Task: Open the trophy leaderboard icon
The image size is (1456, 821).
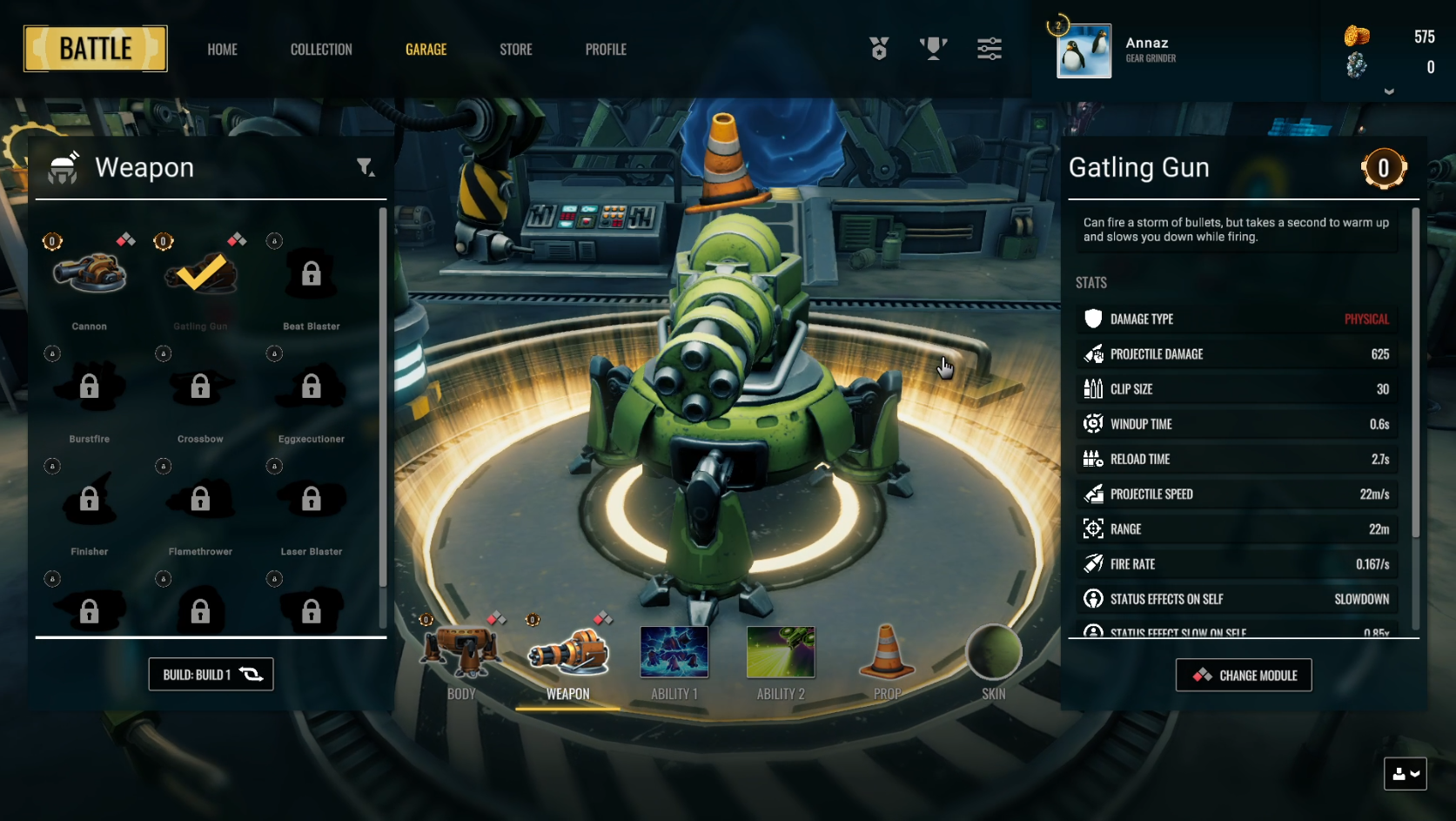Action: 933,49
